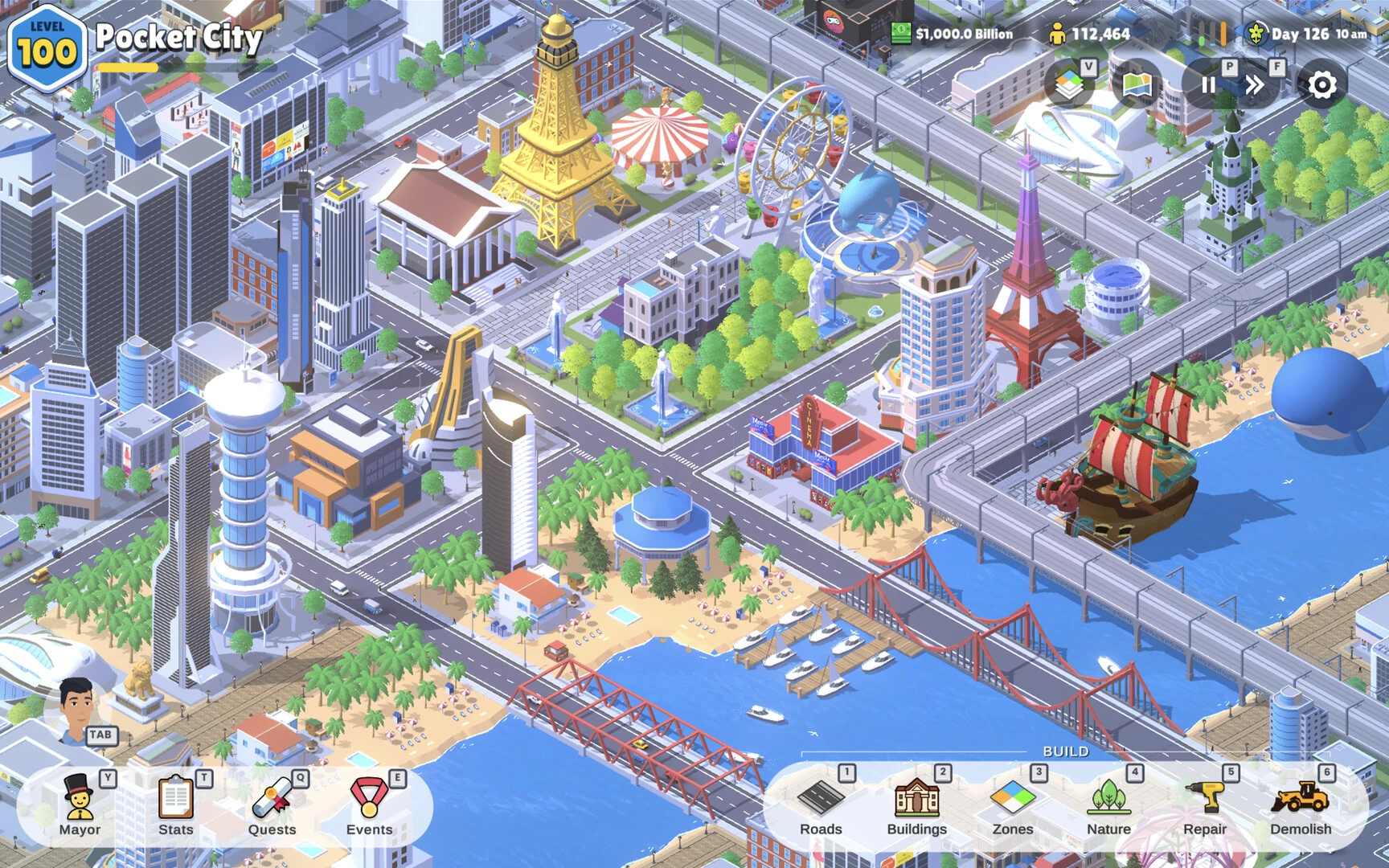Open the Quests list
The image size is (1389, 868).
272,805
